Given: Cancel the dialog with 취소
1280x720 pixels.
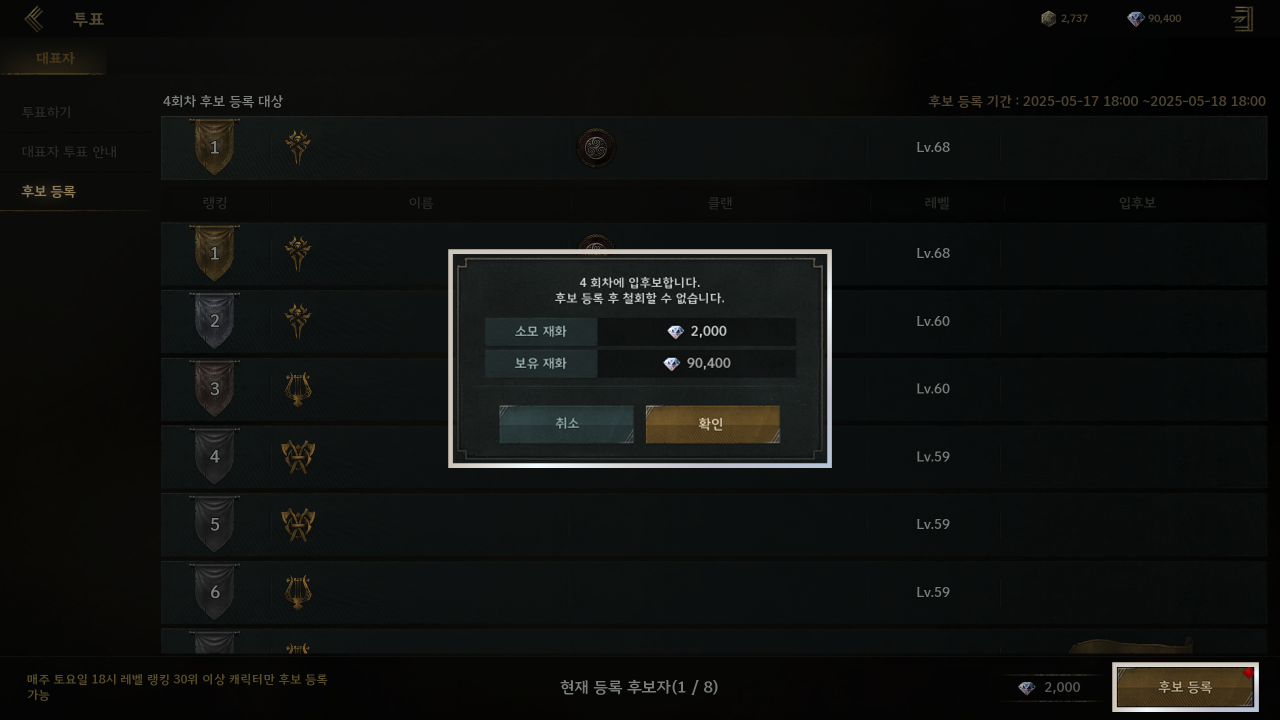Looking at the screenshot, I should 566,424.
